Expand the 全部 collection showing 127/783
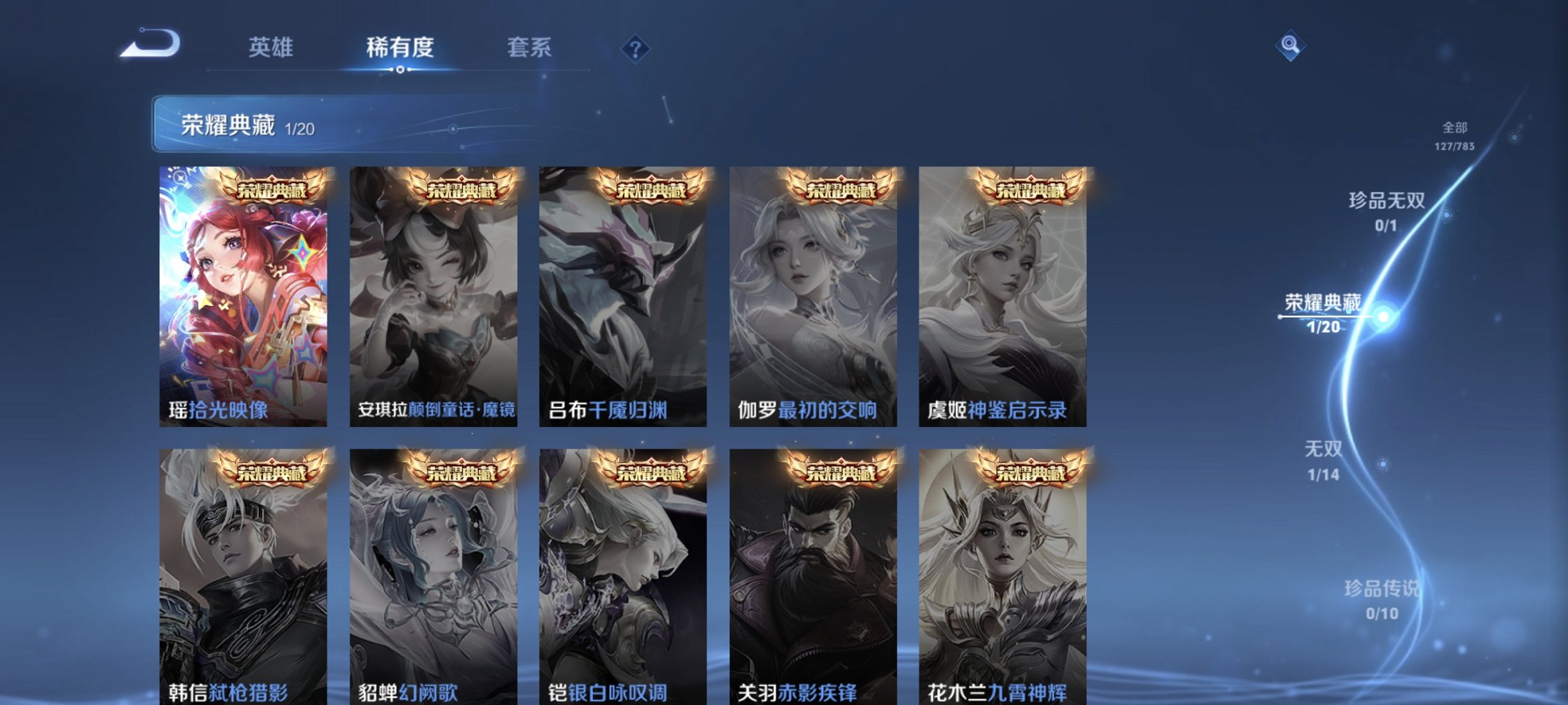This screenshot has height=705, width=1568. 1454,135
